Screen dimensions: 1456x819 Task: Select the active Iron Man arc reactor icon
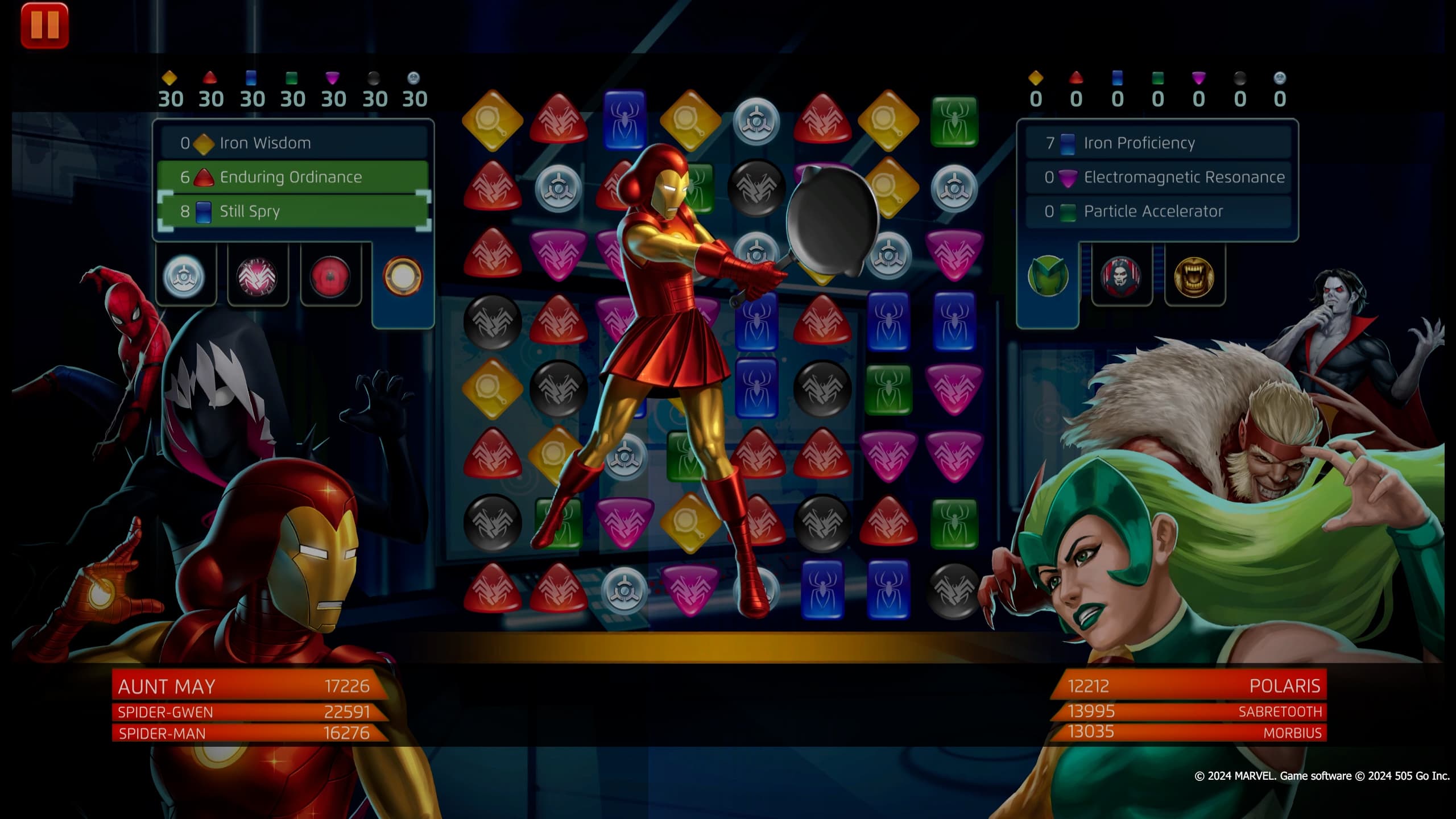coord(404,275)
